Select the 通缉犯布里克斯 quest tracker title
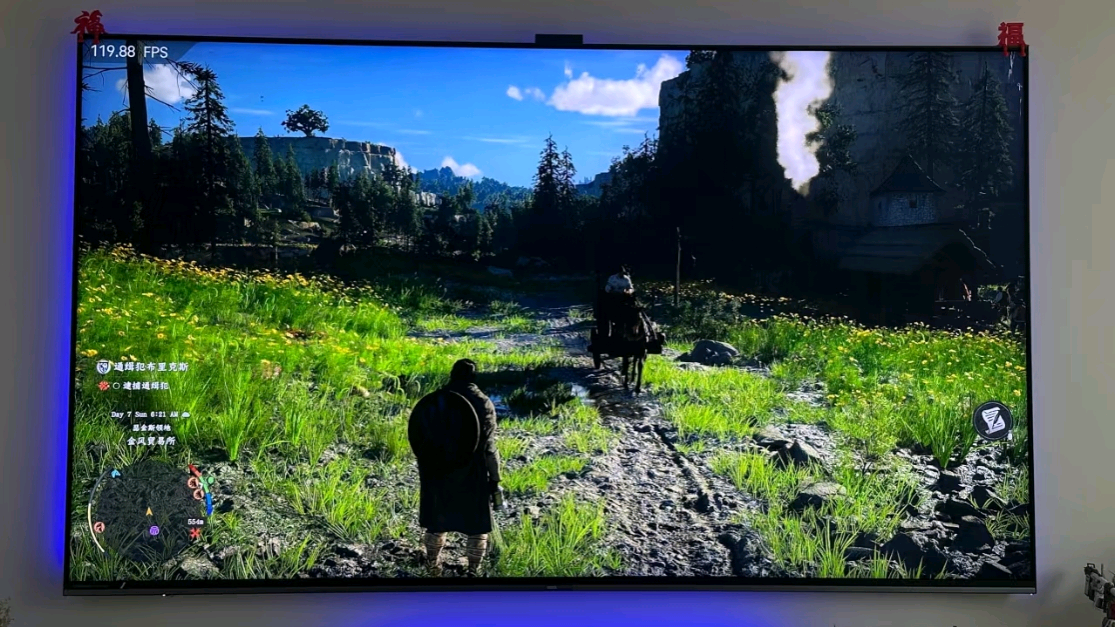 (150, 367)
